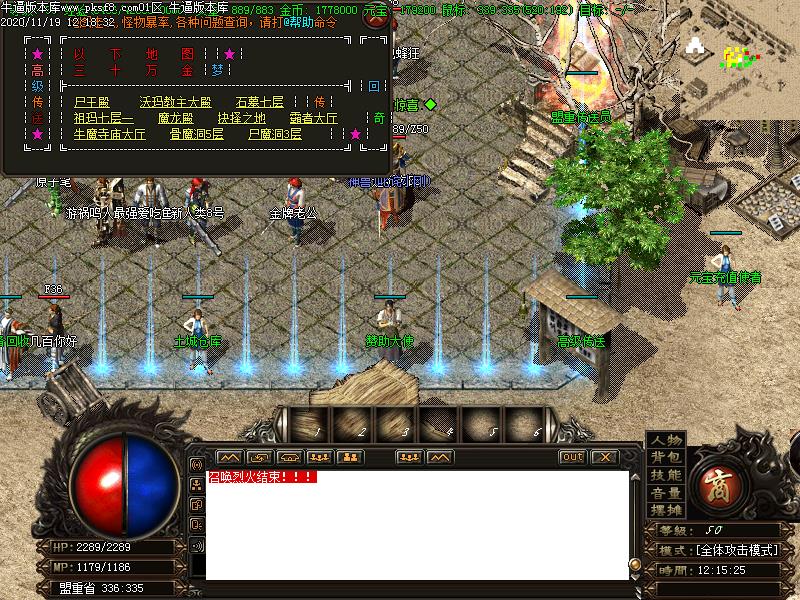Image resolution: width=800 pixels, height=600 pixels.
Task: Open the 摆摊 stall menu
Action: (x=666, y=509)
